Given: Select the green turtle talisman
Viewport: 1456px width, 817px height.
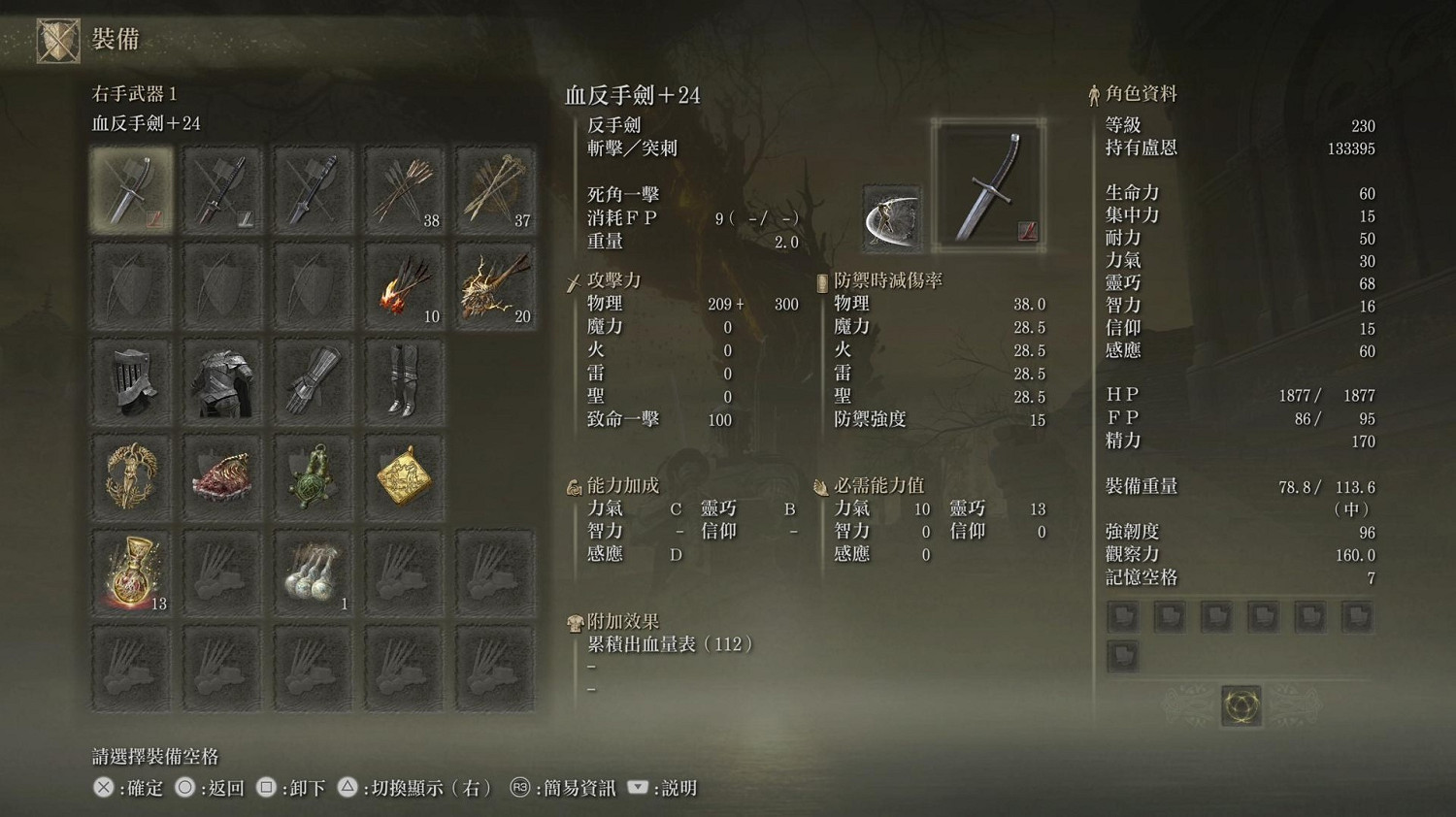Looking at the screenshot, I should 313,474.
